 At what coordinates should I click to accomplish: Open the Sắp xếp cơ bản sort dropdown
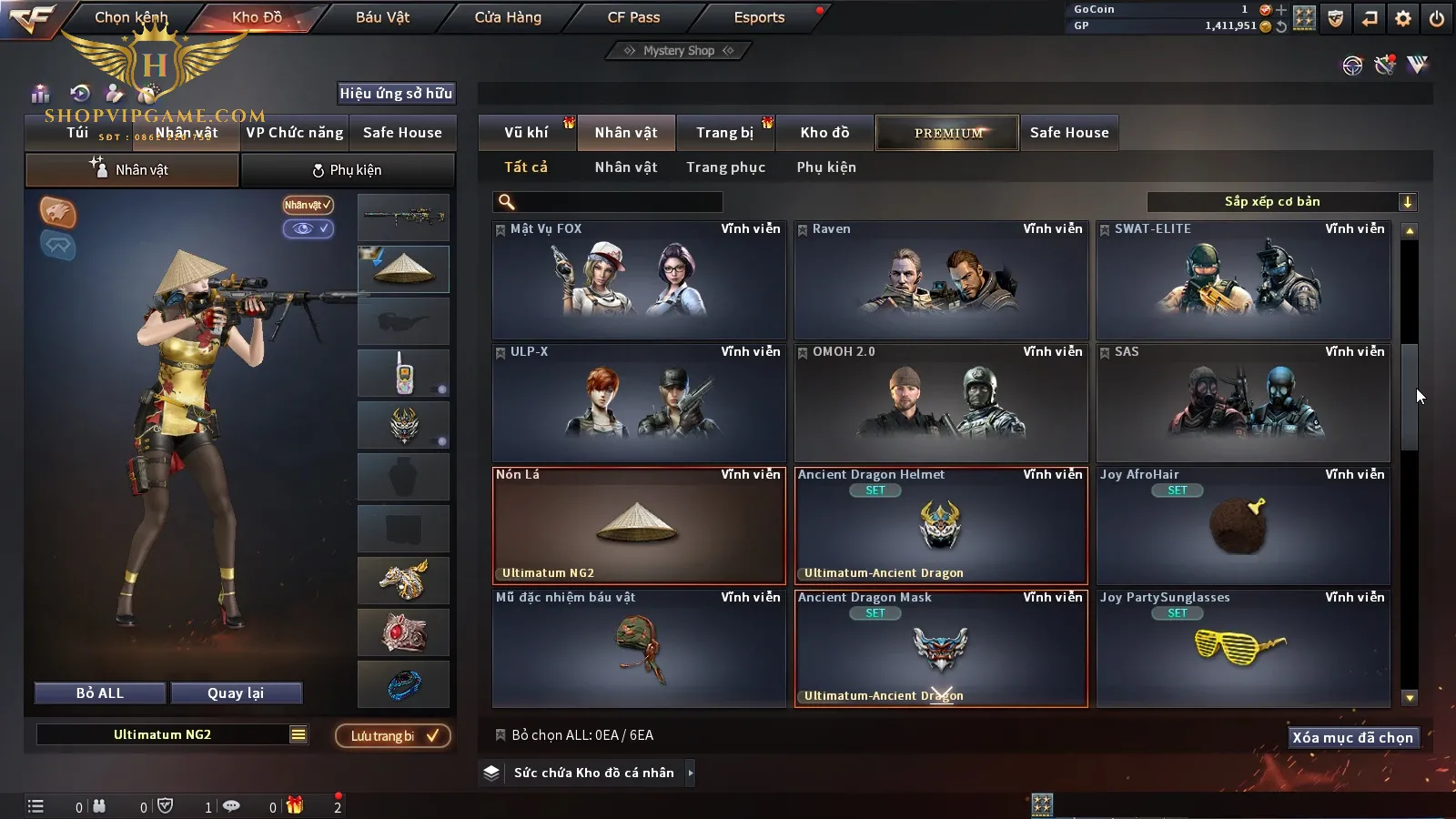coord(1281,202)
